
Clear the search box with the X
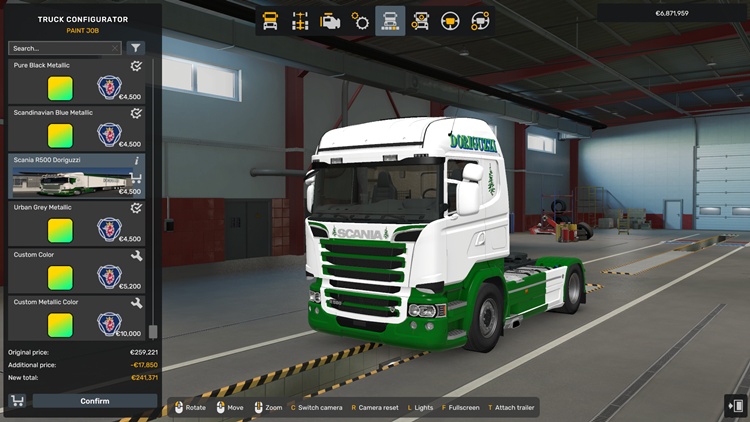tap(115, 48)
